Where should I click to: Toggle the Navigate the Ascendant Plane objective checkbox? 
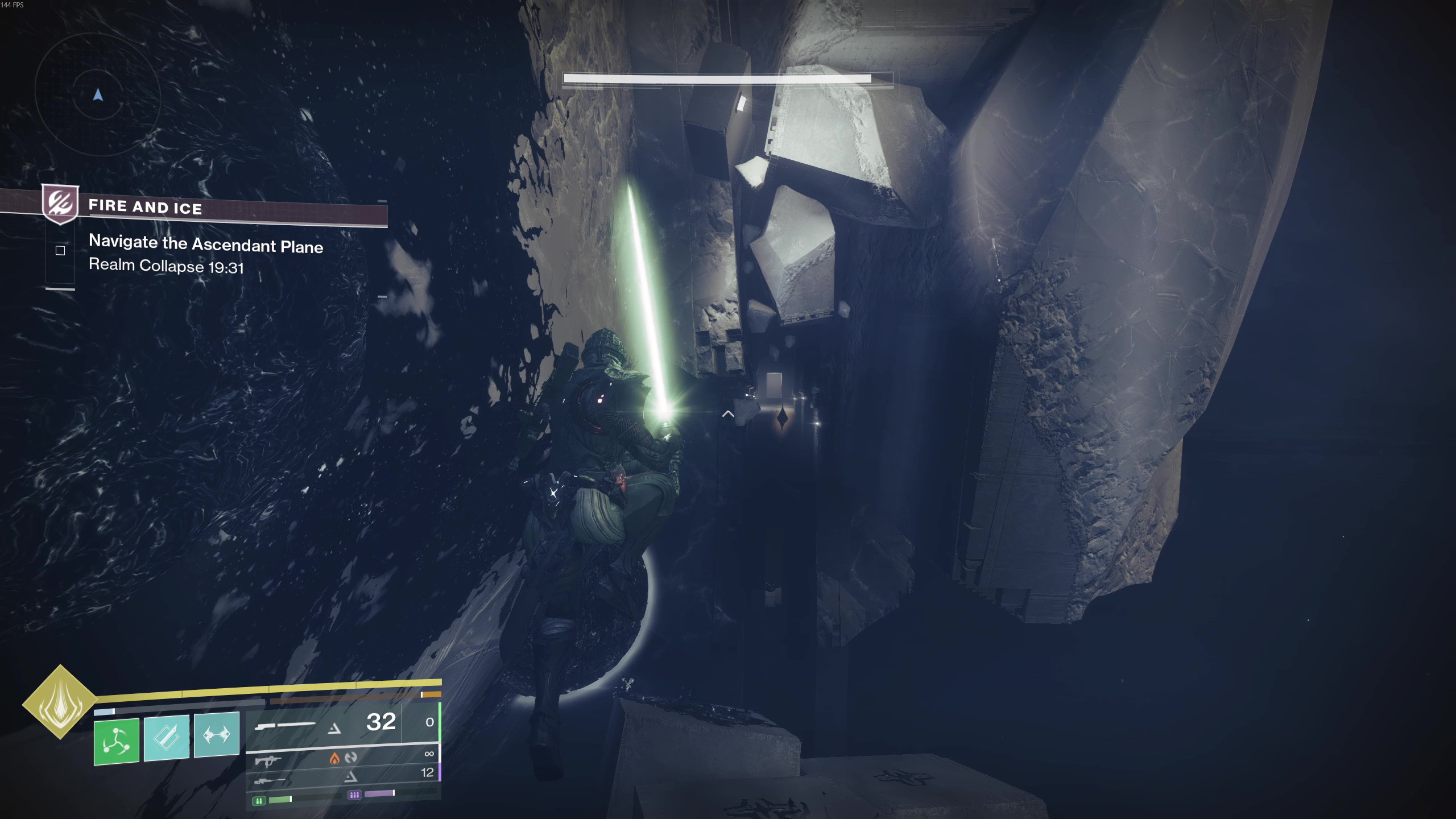tap(60, 251)
